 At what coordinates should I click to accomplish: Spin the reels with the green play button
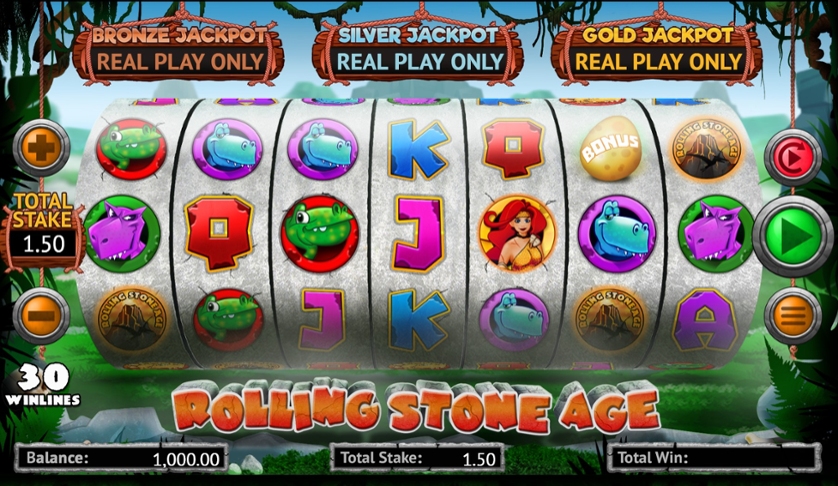[x=792, y=237]
